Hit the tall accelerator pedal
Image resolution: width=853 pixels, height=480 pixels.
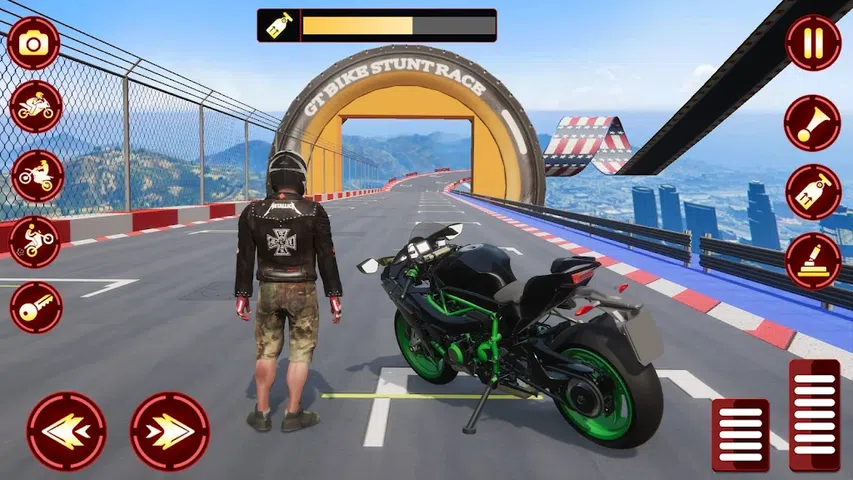coord(814,415)
